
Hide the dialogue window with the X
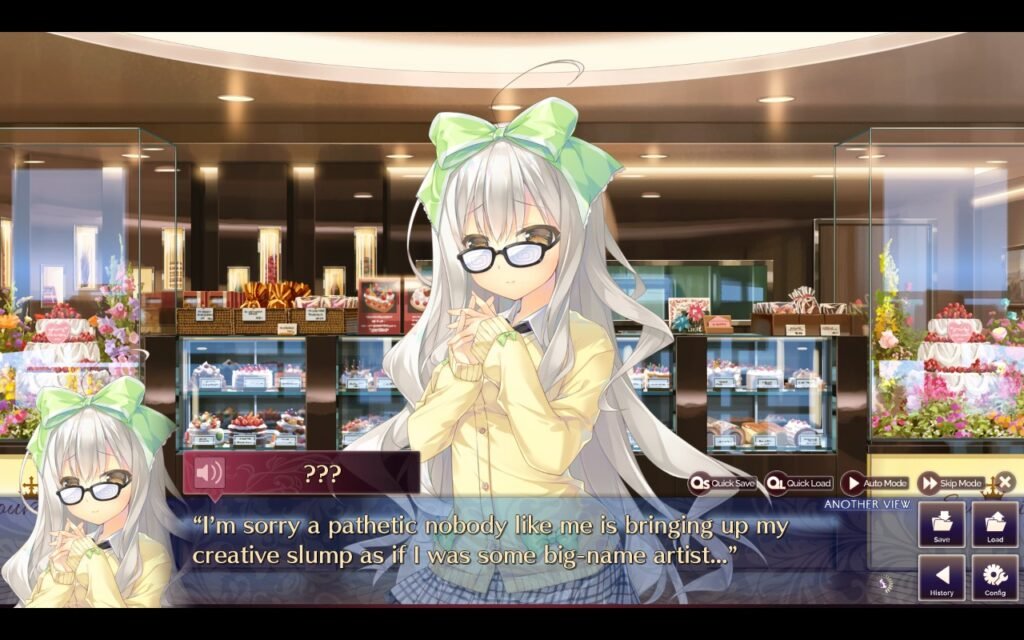click(1004, 482)
